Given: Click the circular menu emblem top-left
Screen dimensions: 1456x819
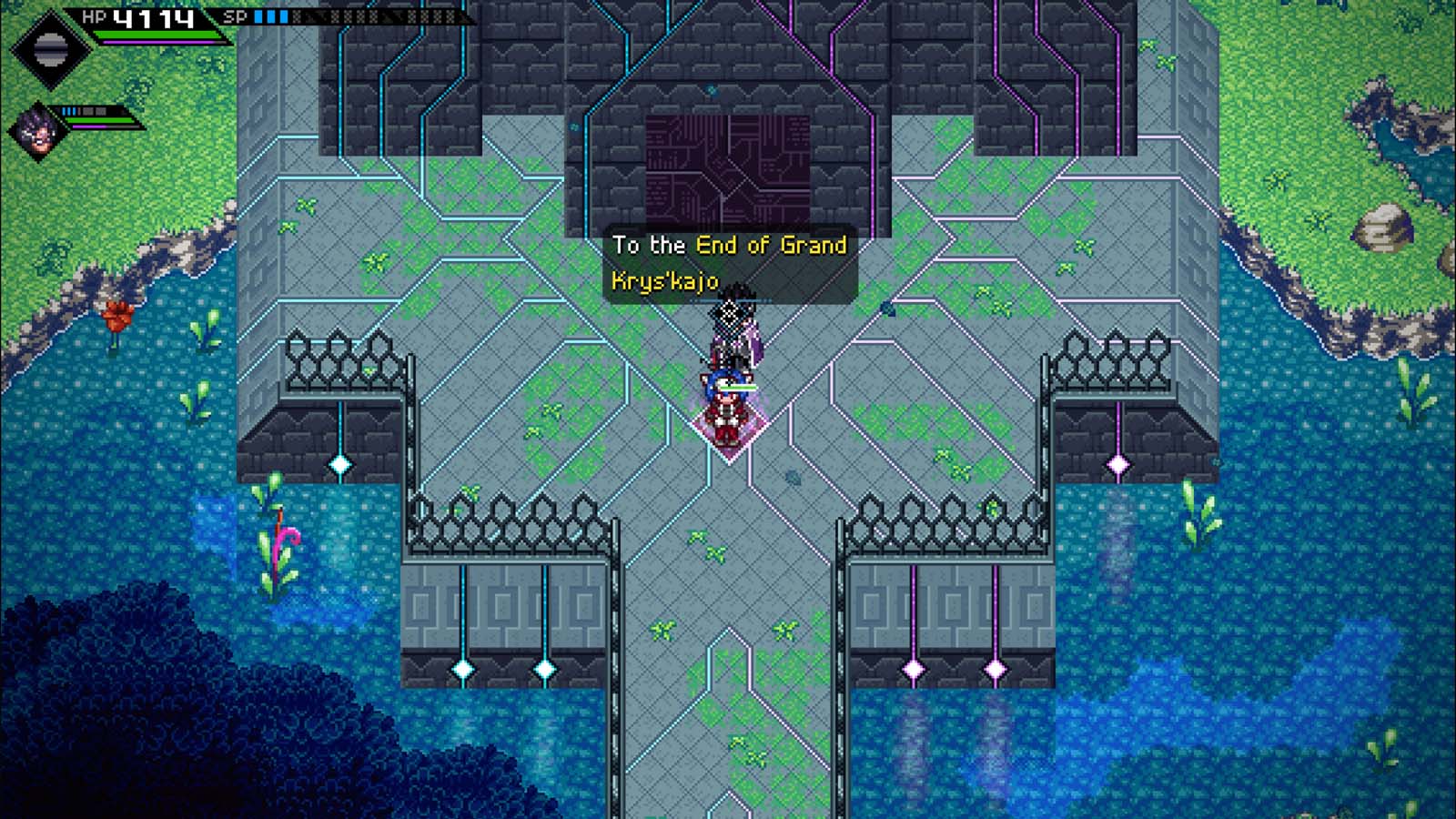Looking at the screenshot, I should click(50, 47).
